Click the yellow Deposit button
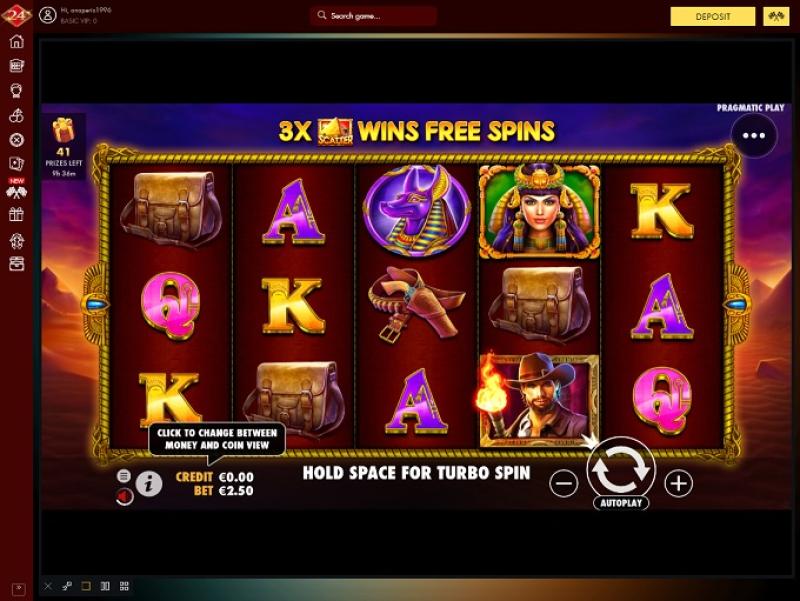 712,17
